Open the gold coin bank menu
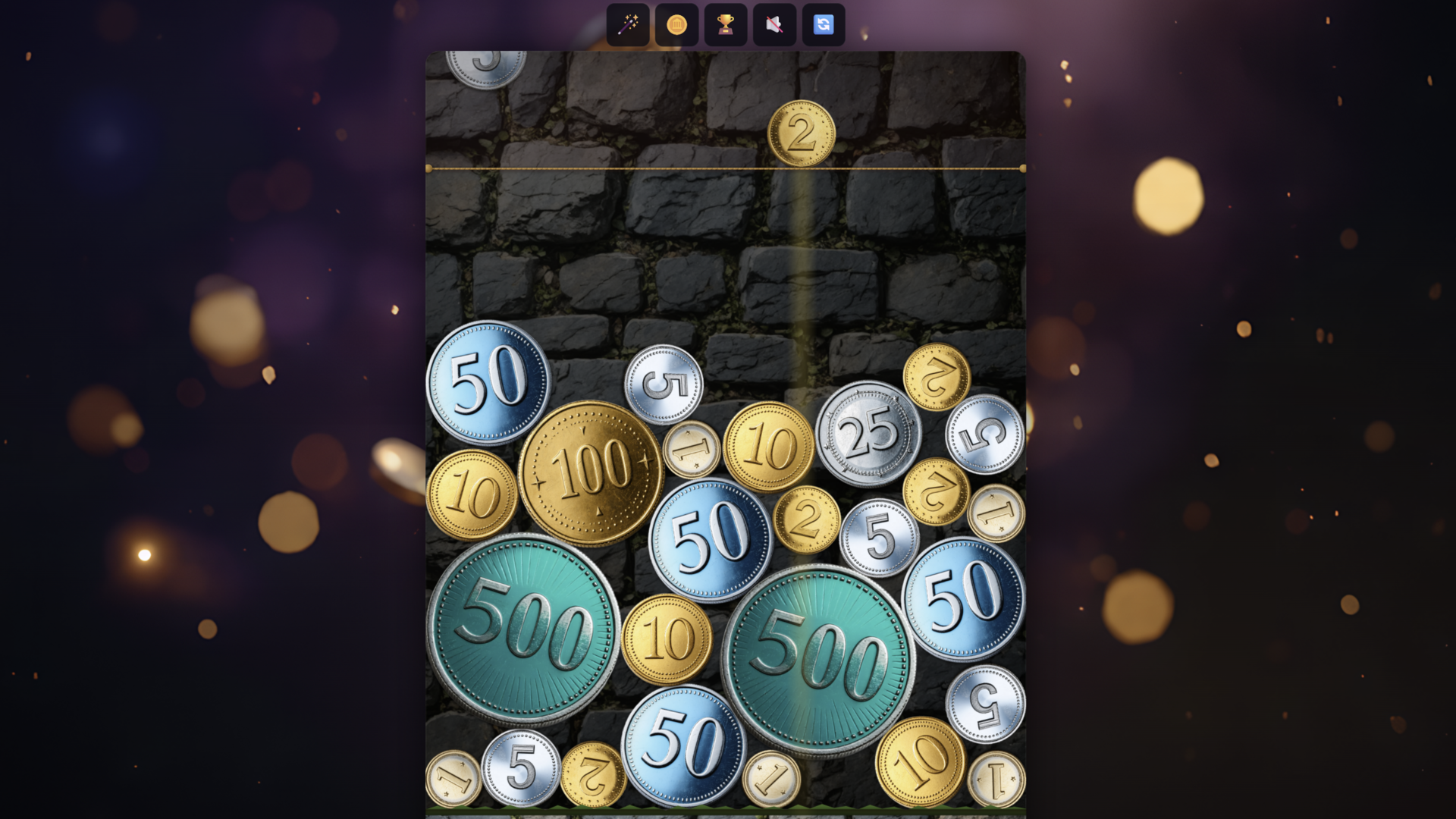The image size is (1456, 819). click(676, 24)
